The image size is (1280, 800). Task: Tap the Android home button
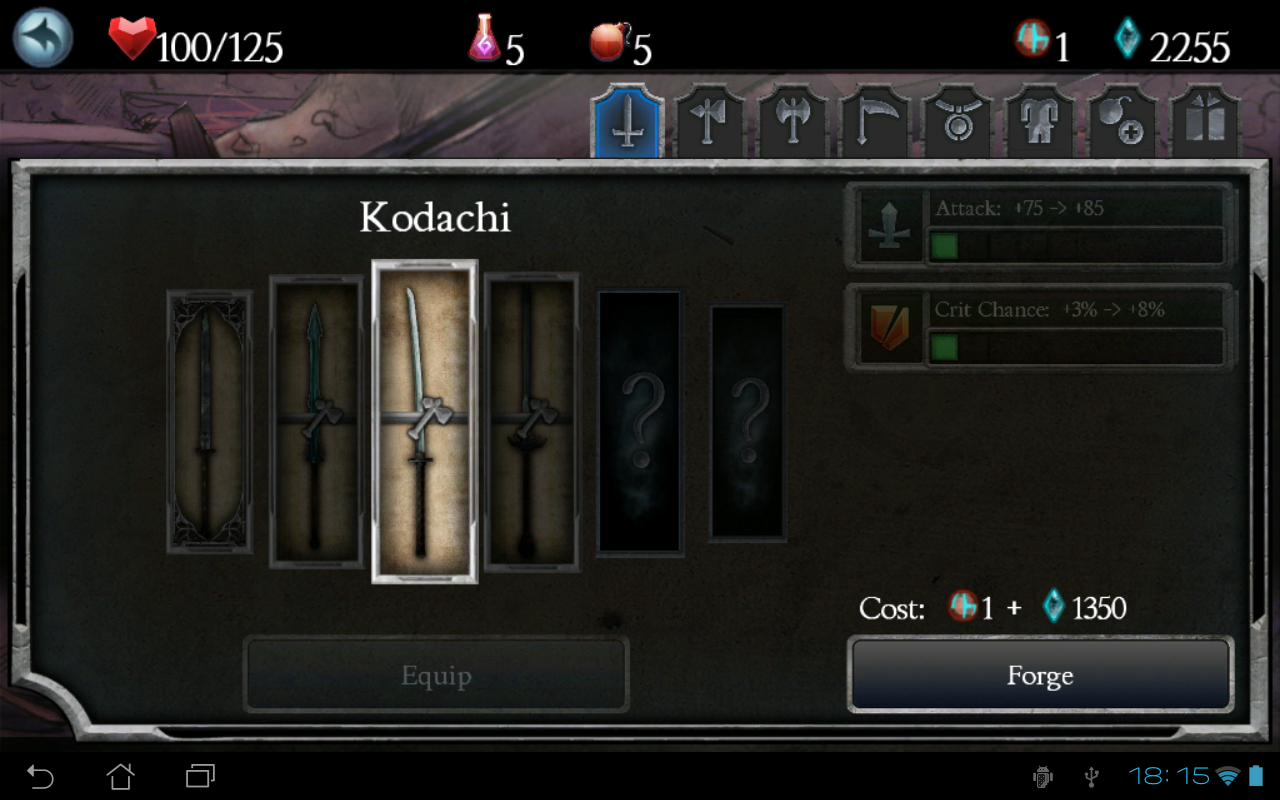[120, 776]
